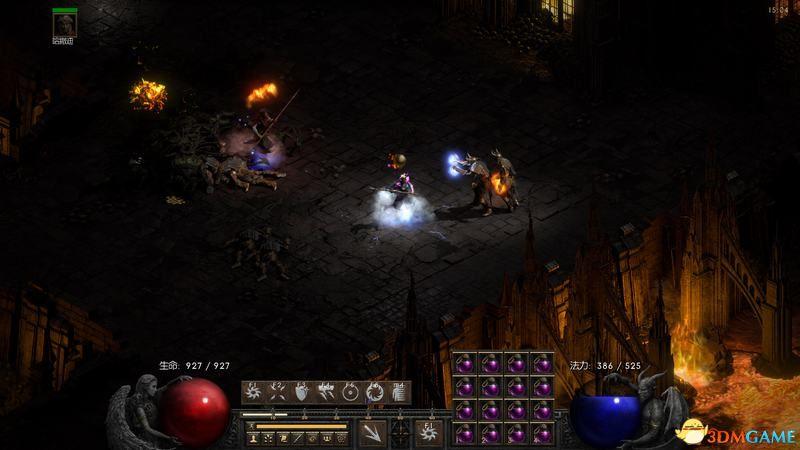Activate the F4 claw skill hotkey

coord(326,392)
